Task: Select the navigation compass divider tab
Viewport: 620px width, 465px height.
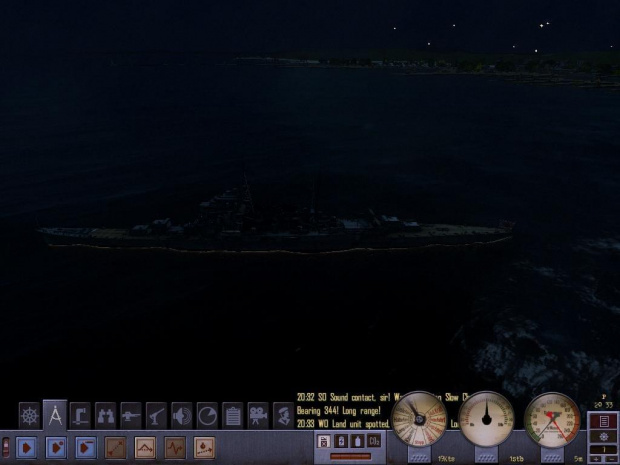Action: 55,414
